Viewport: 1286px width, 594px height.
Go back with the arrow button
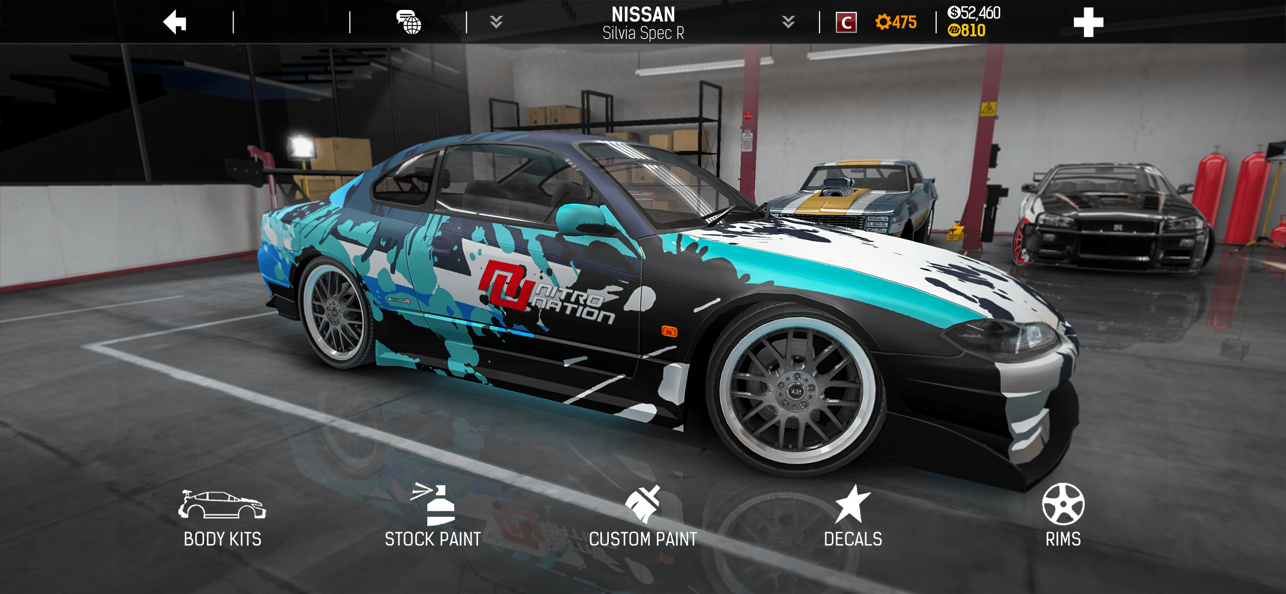click(x=175, y=22)
